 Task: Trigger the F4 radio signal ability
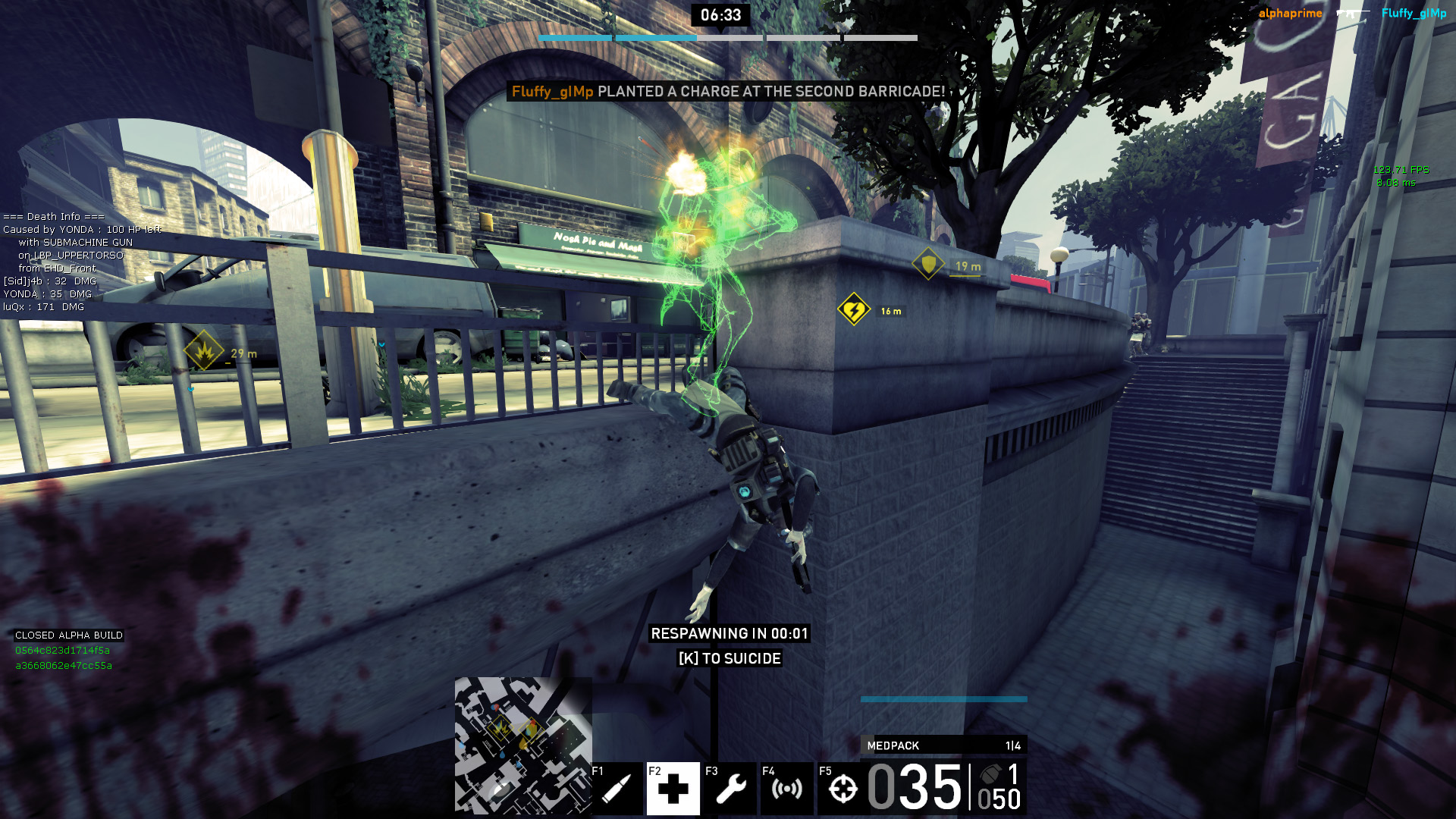786,789
